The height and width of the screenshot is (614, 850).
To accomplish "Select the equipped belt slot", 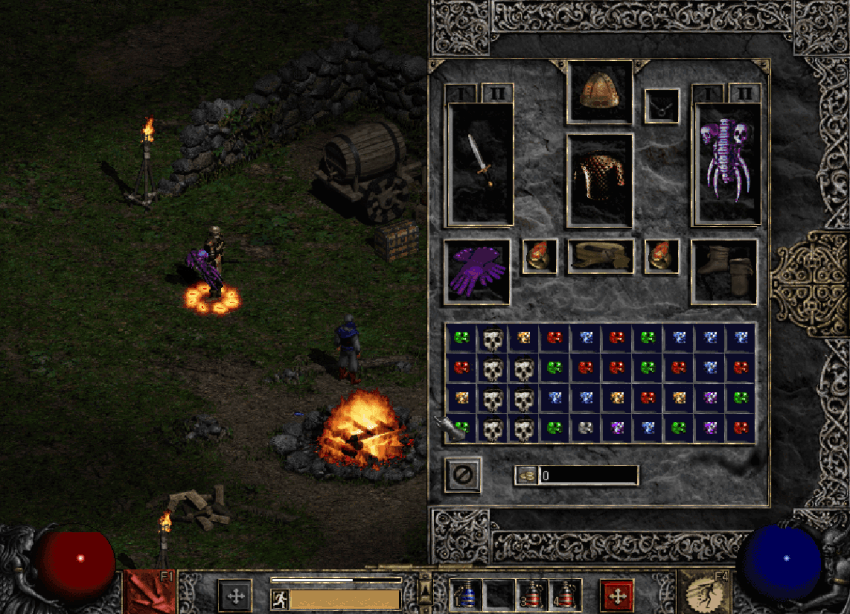I will [x=600, y=256].
